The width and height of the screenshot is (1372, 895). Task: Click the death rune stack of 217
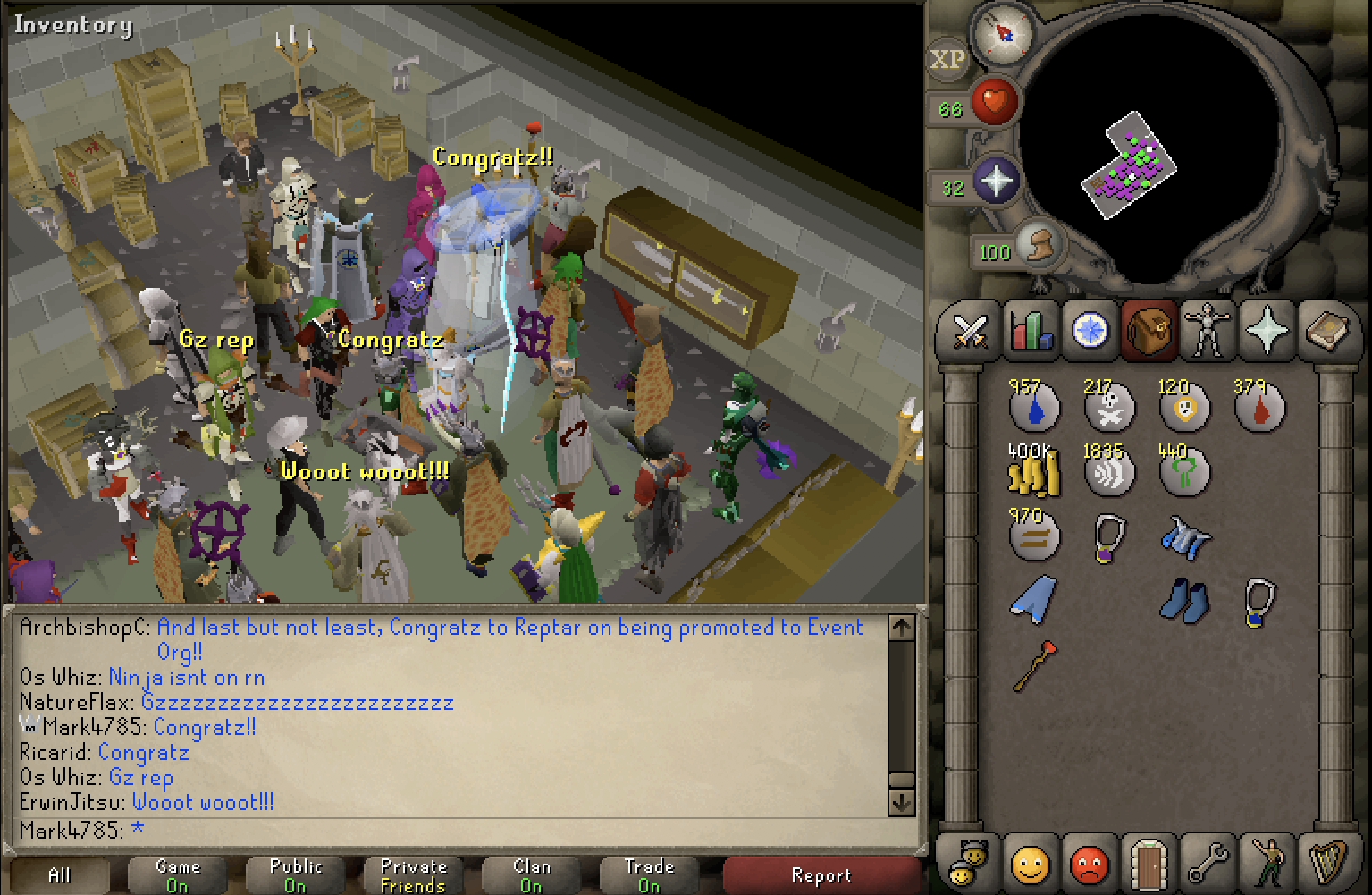tap(1109, 407)
